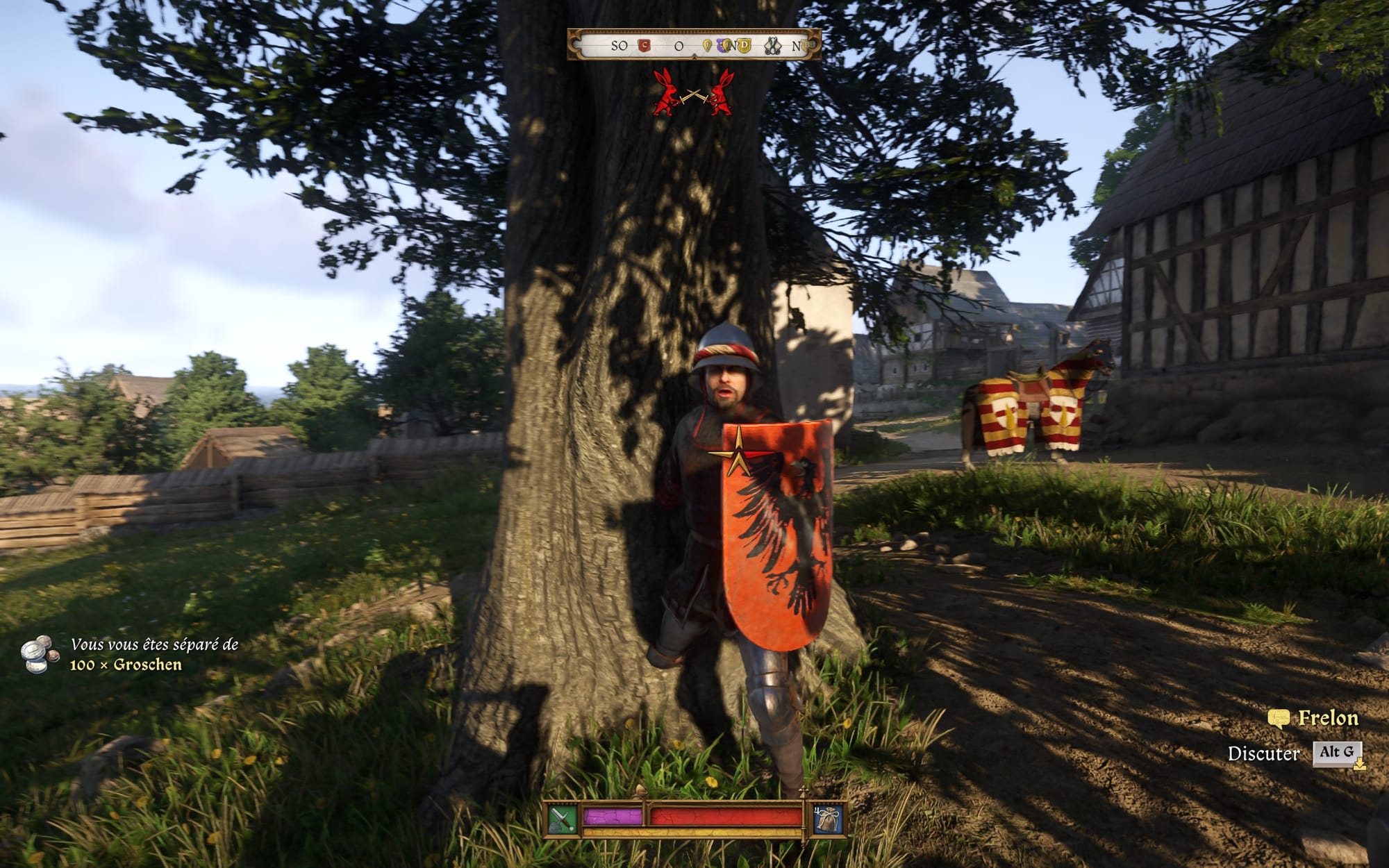Open the pouch icon on the HUD
The height and width of the screenshot is (868, 1389).
pos(829,819)
